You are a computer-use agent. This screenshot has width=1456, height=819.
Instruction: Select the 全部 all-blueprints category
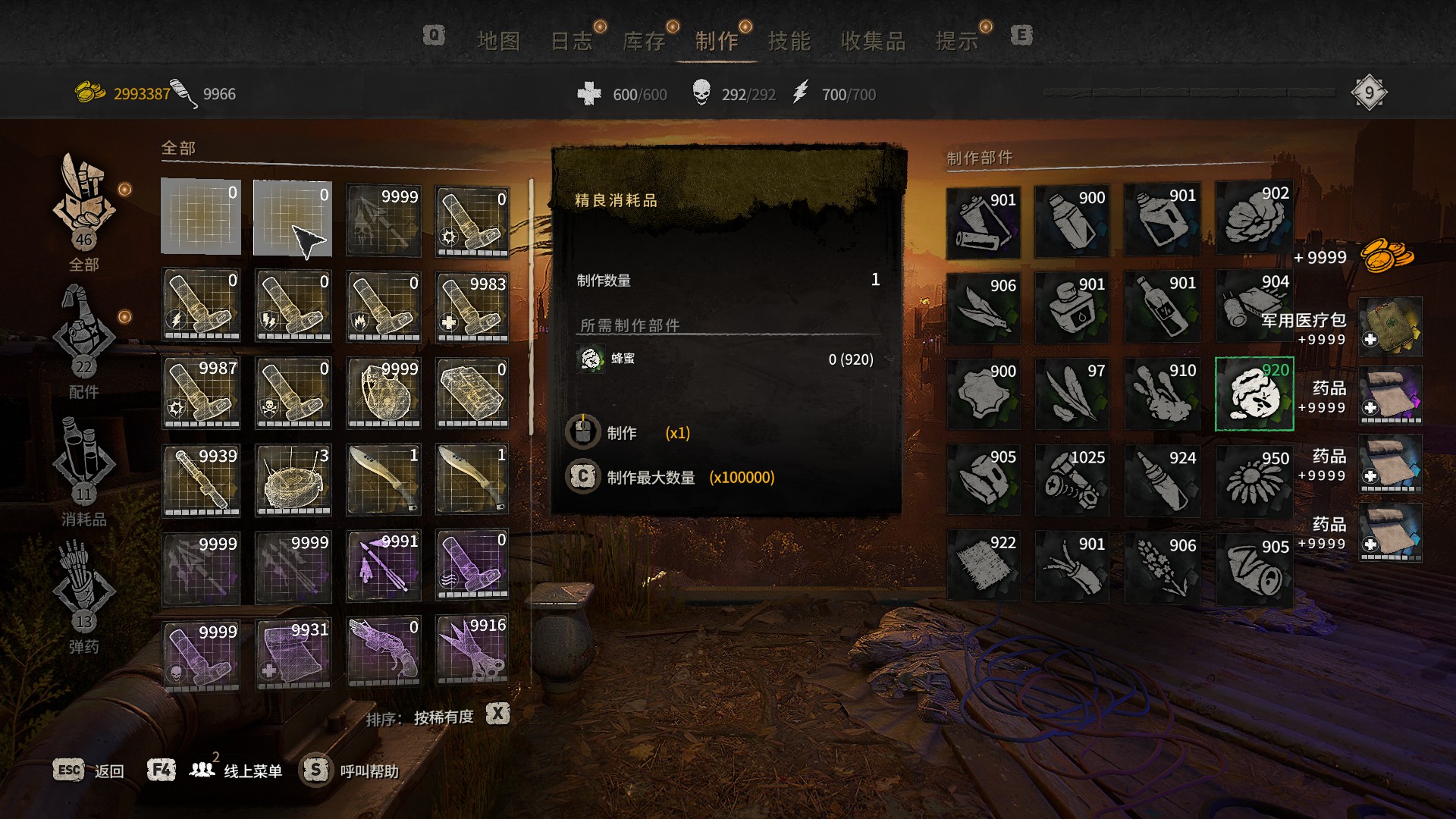[x=83, y=212]
